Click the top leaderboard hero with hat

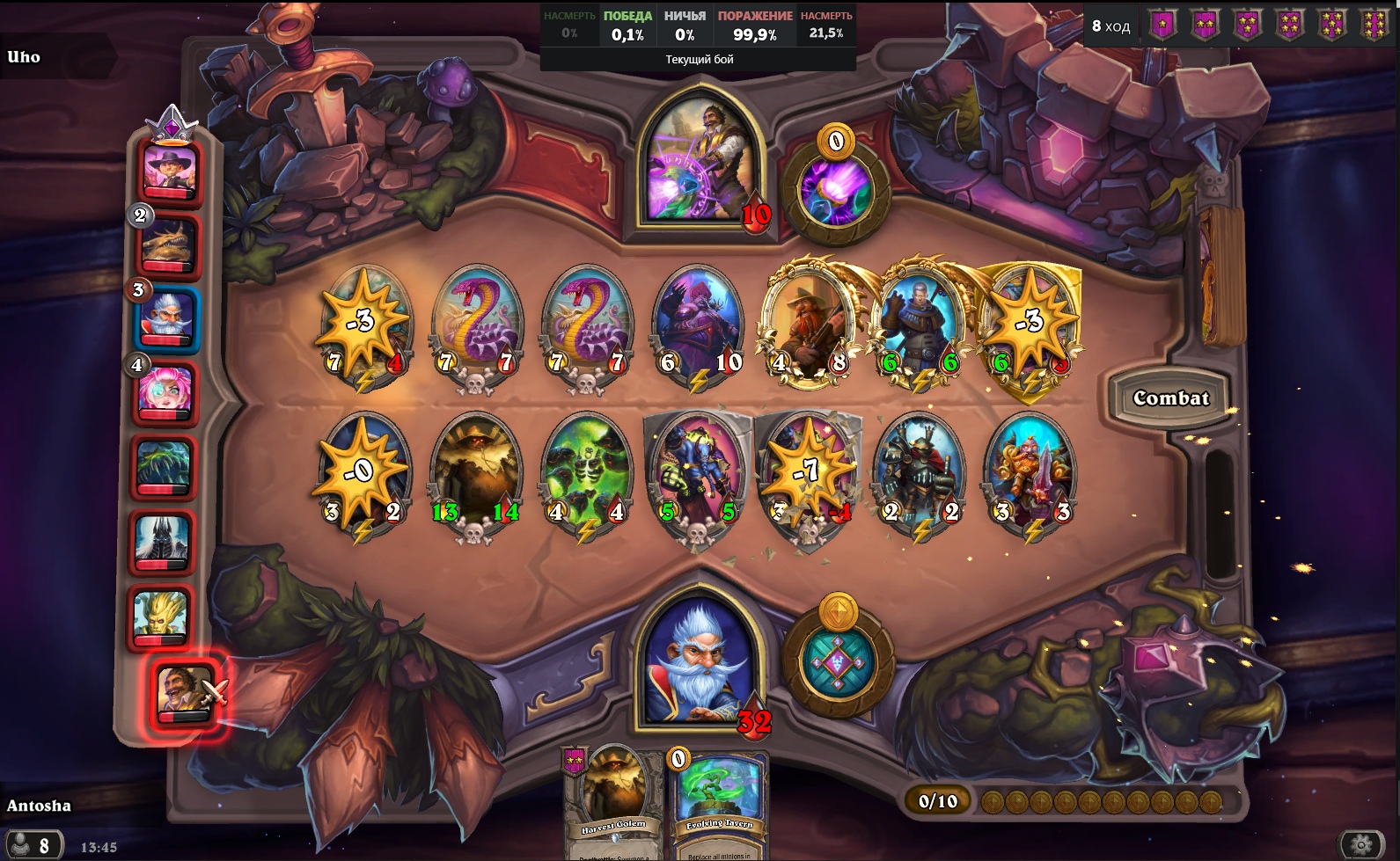point(168,171)
